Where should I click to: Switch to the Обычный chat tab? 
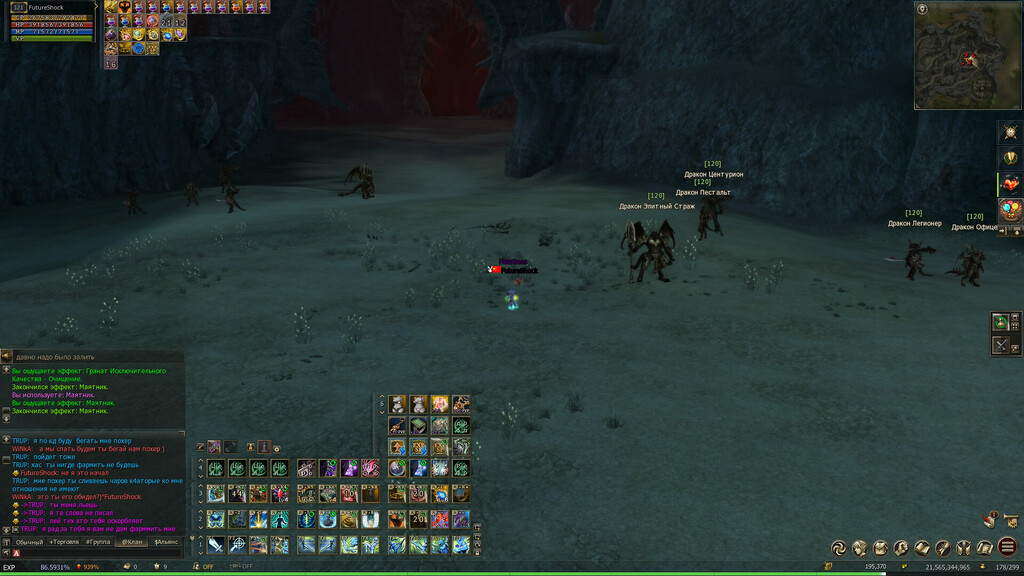pos(29,542)
